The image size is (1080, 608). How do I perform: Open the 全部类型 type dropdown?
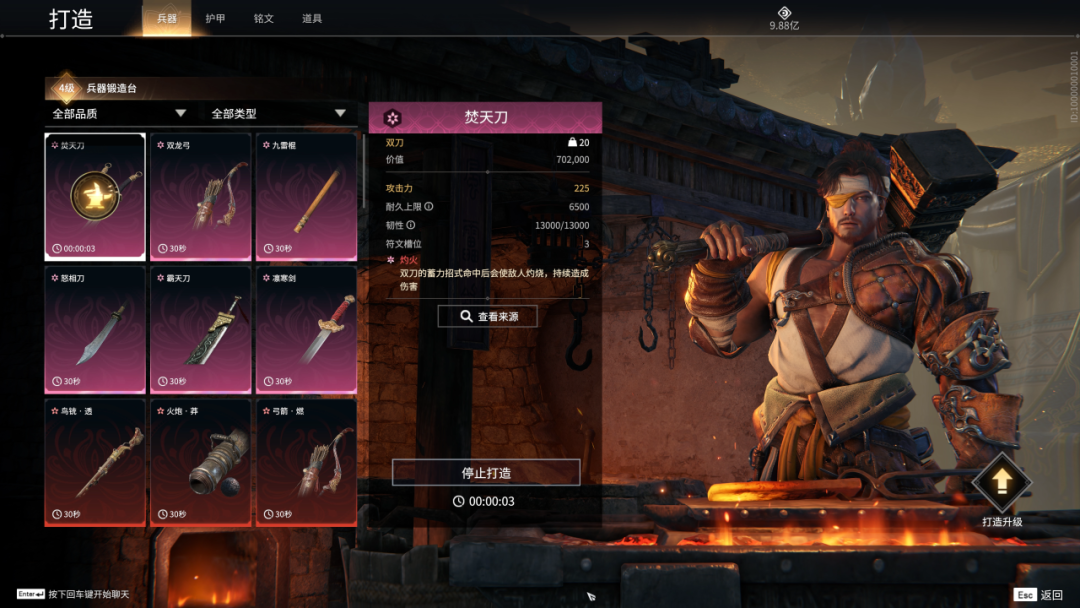pos(278,114)
